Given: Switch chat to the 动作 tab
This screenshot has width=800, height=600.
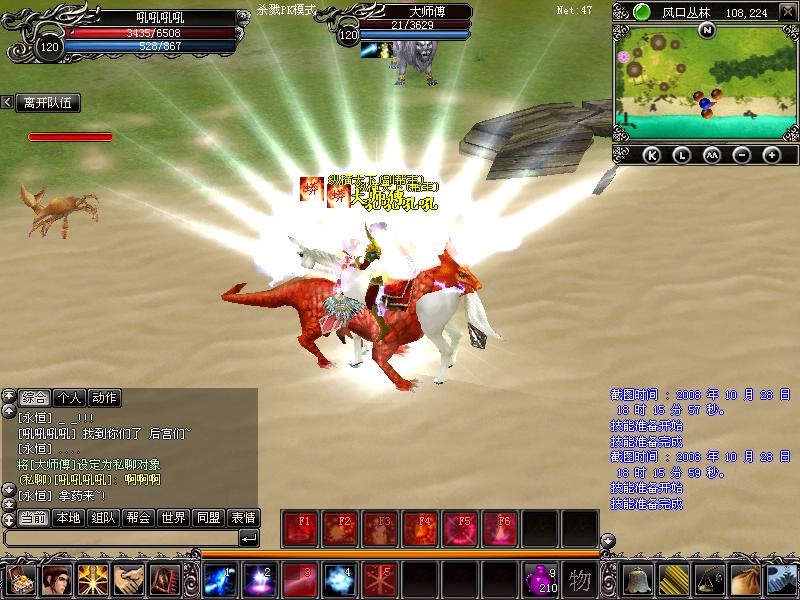Looking at the screenshot, I should point(103,397).
